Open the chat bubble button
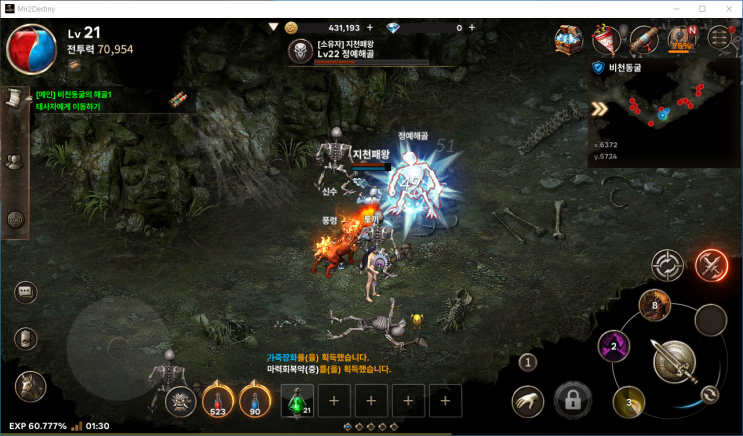Viewport: 743px width, 436px height. click(26, 292)
